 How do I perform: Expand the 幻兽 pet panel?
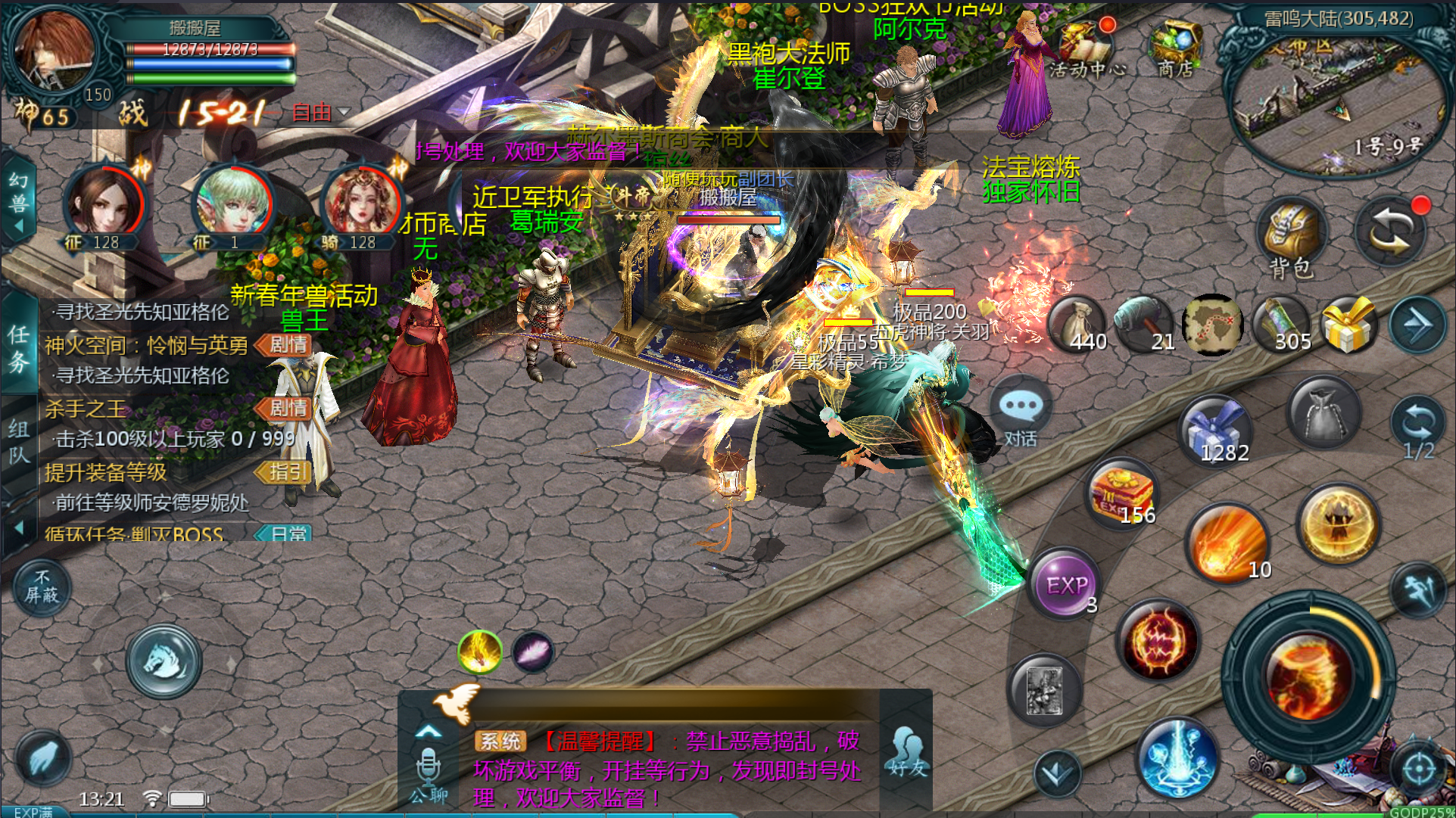(x=19, y=201)
